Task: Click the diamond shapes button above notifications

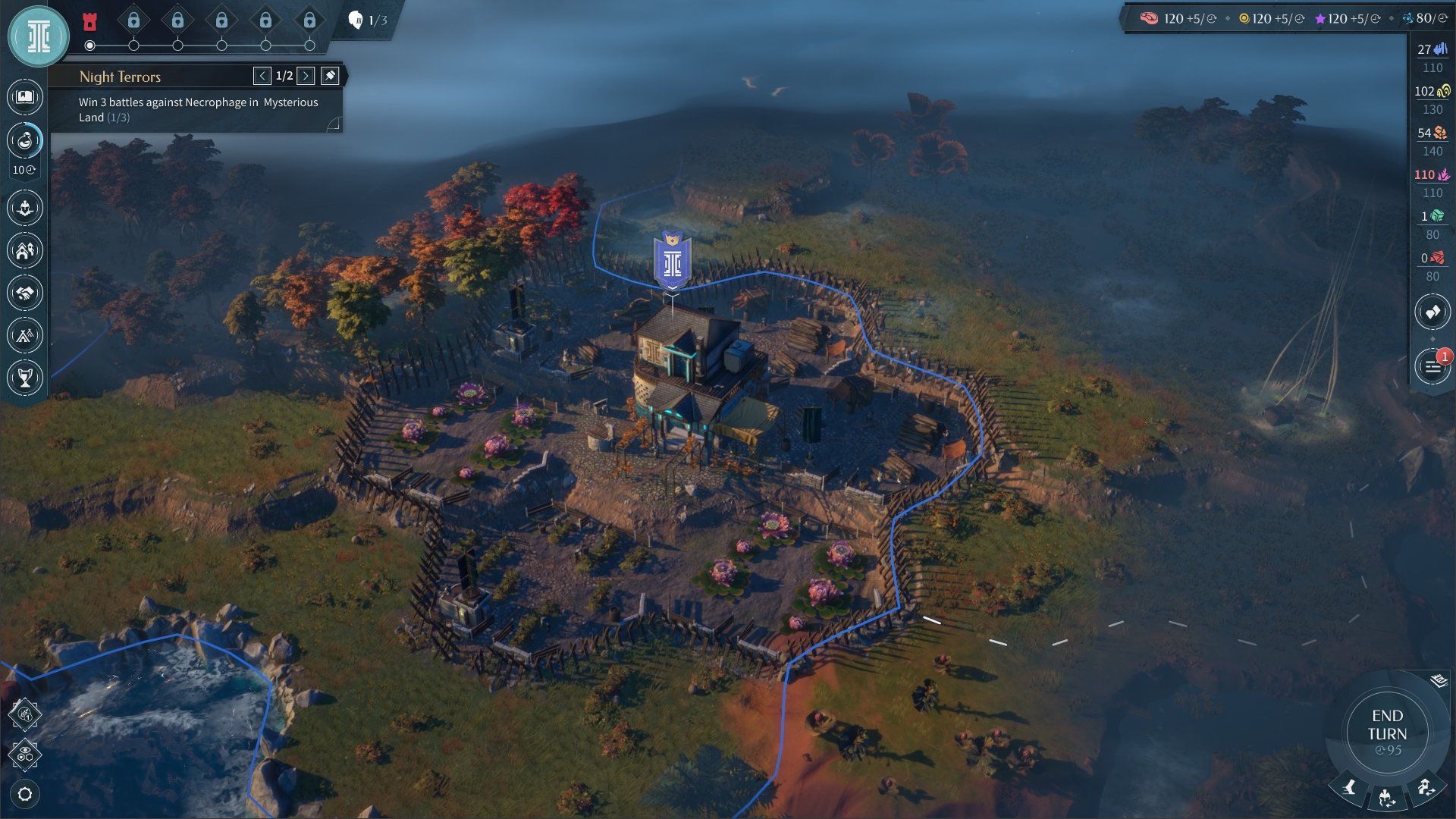Action: [x=1432, y=312]
